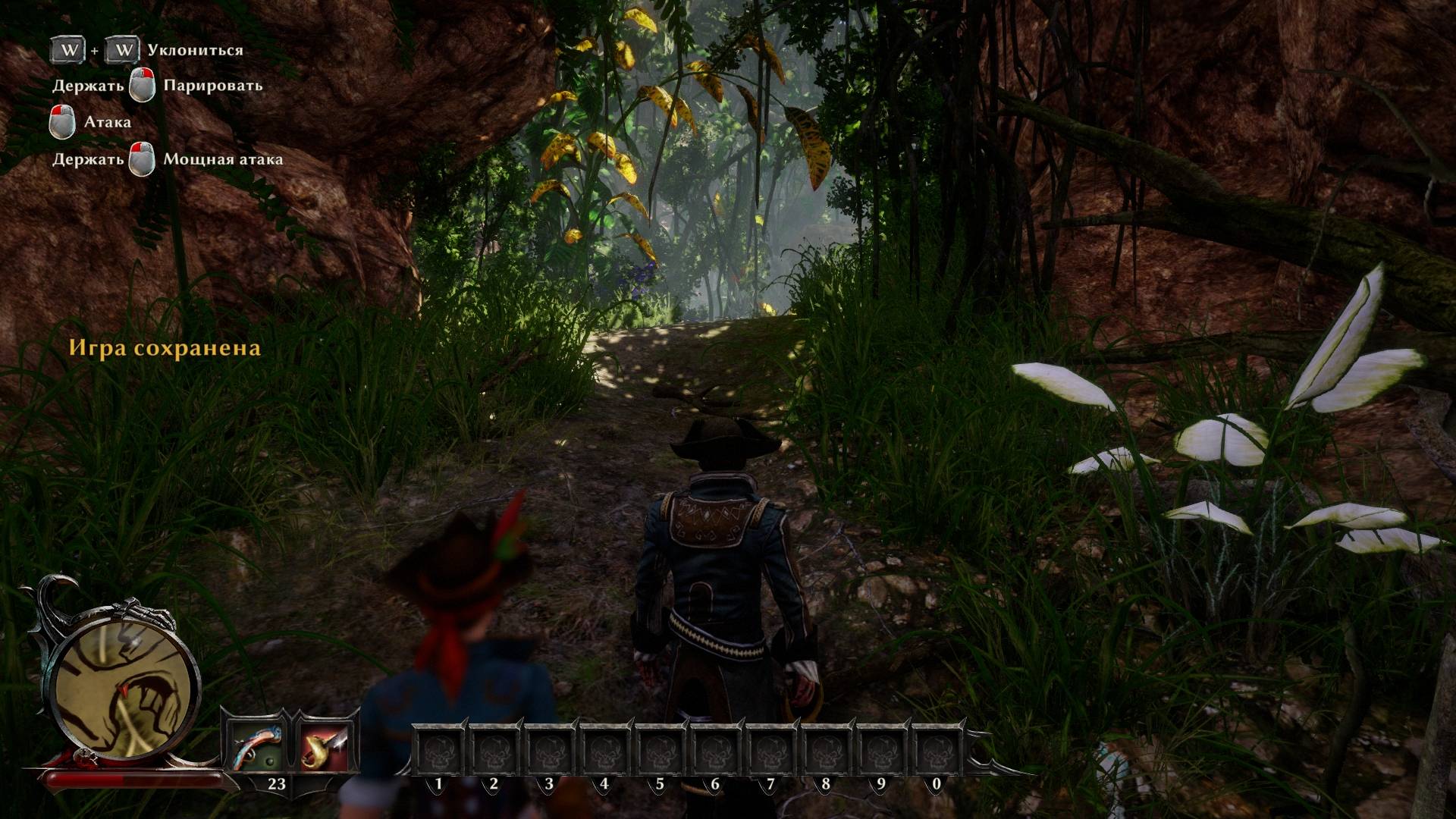
Task: Choose the skull hotbar slot labeled 5
Action: 660,750
